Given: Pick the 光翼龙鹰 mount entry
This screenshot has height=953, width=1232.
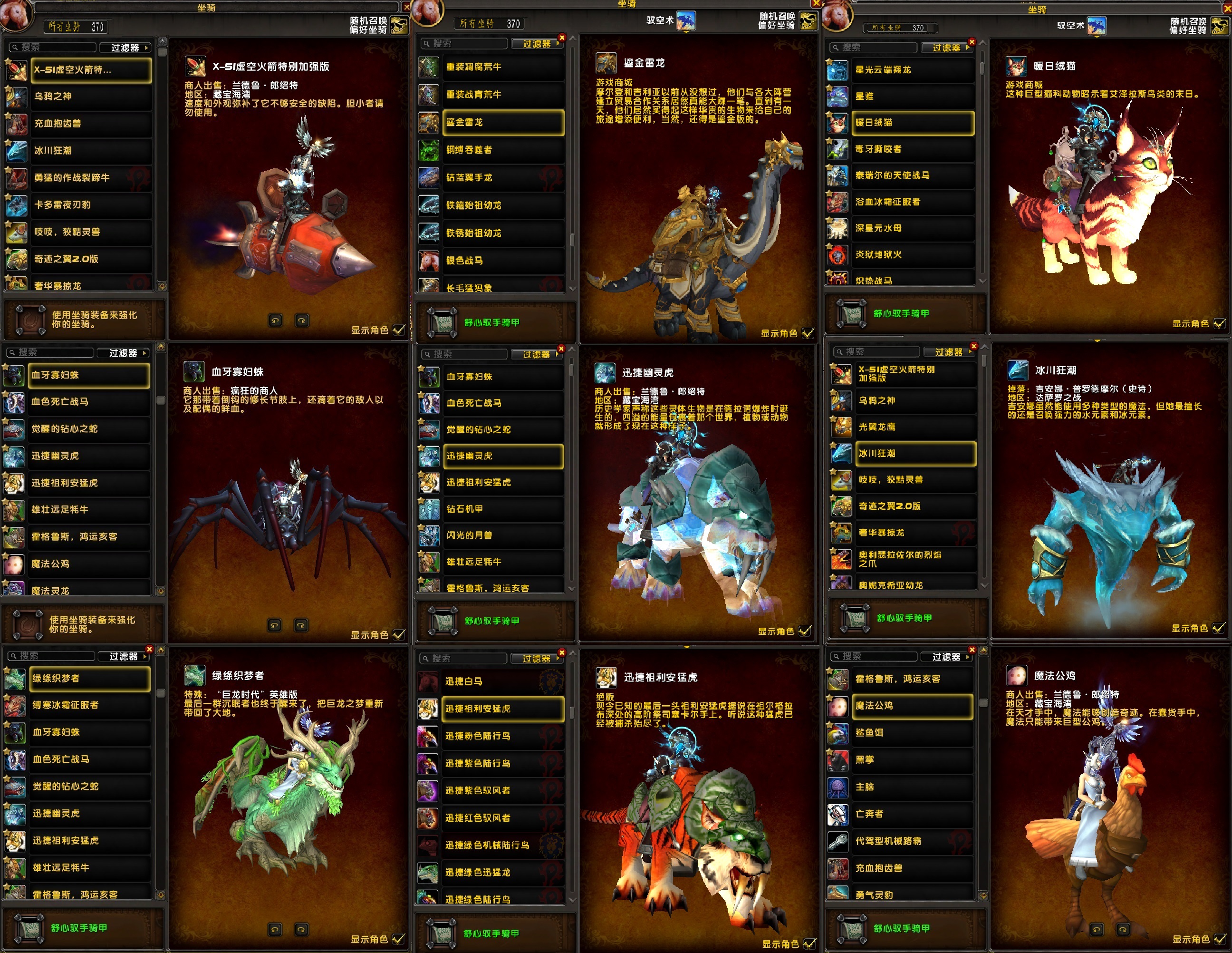Looking at the screenshot, I should coord(915,427).
